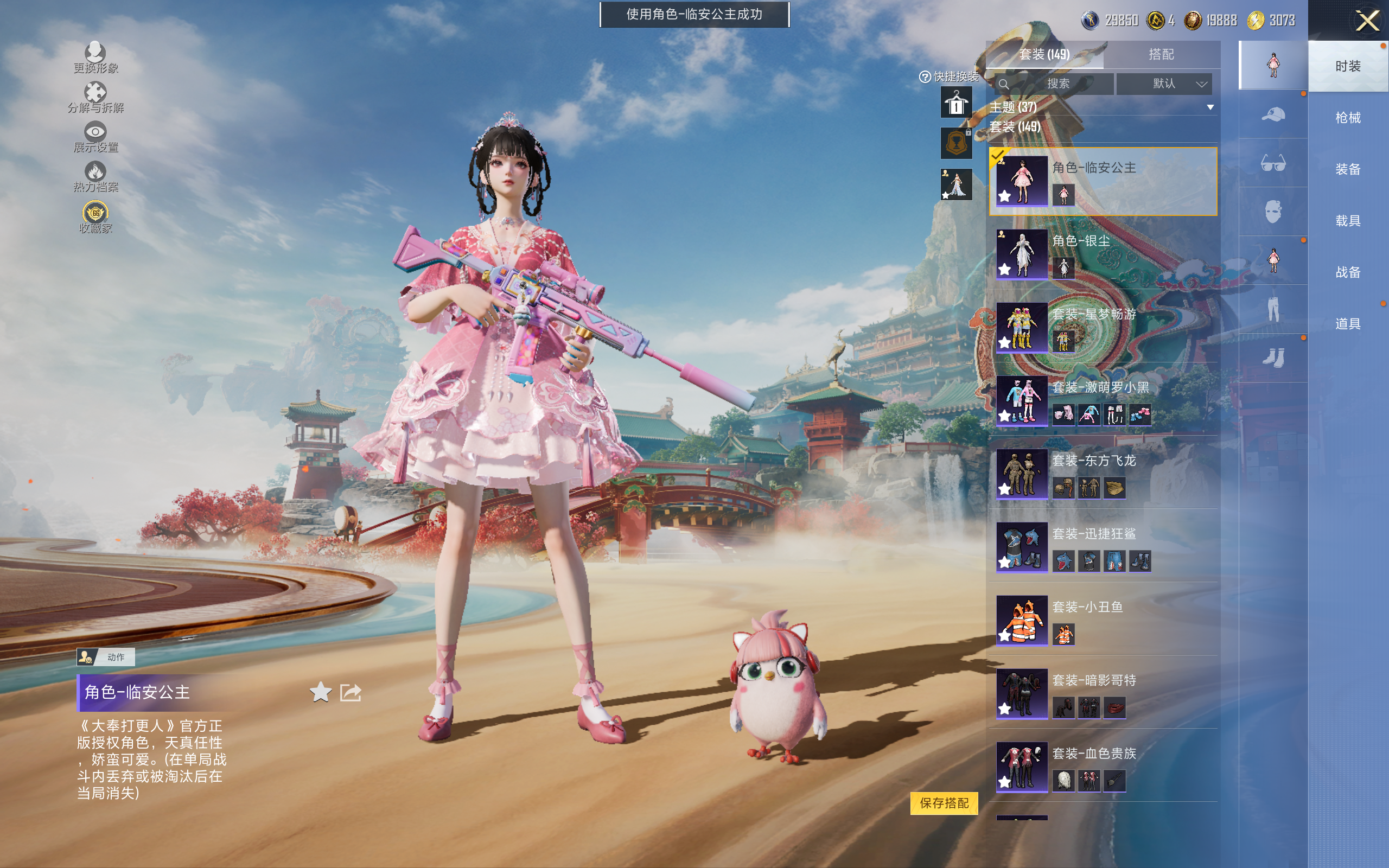The height and width of the screenshot is (868, 1389).
Task: Click the 保存搭配 button
Action: (x=944, y=802)
